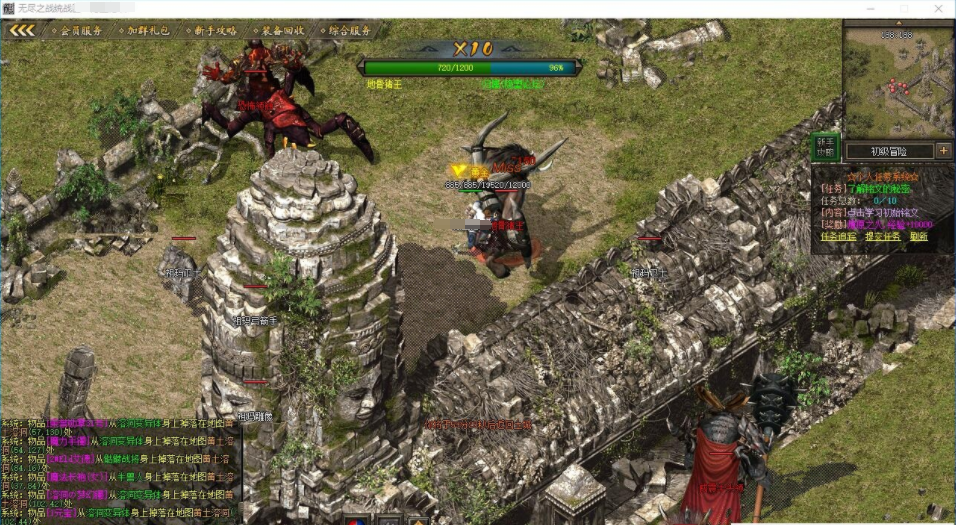The image size is (956, 525).
Task: Click the minimap in the corner
Action: click(897, 80)
